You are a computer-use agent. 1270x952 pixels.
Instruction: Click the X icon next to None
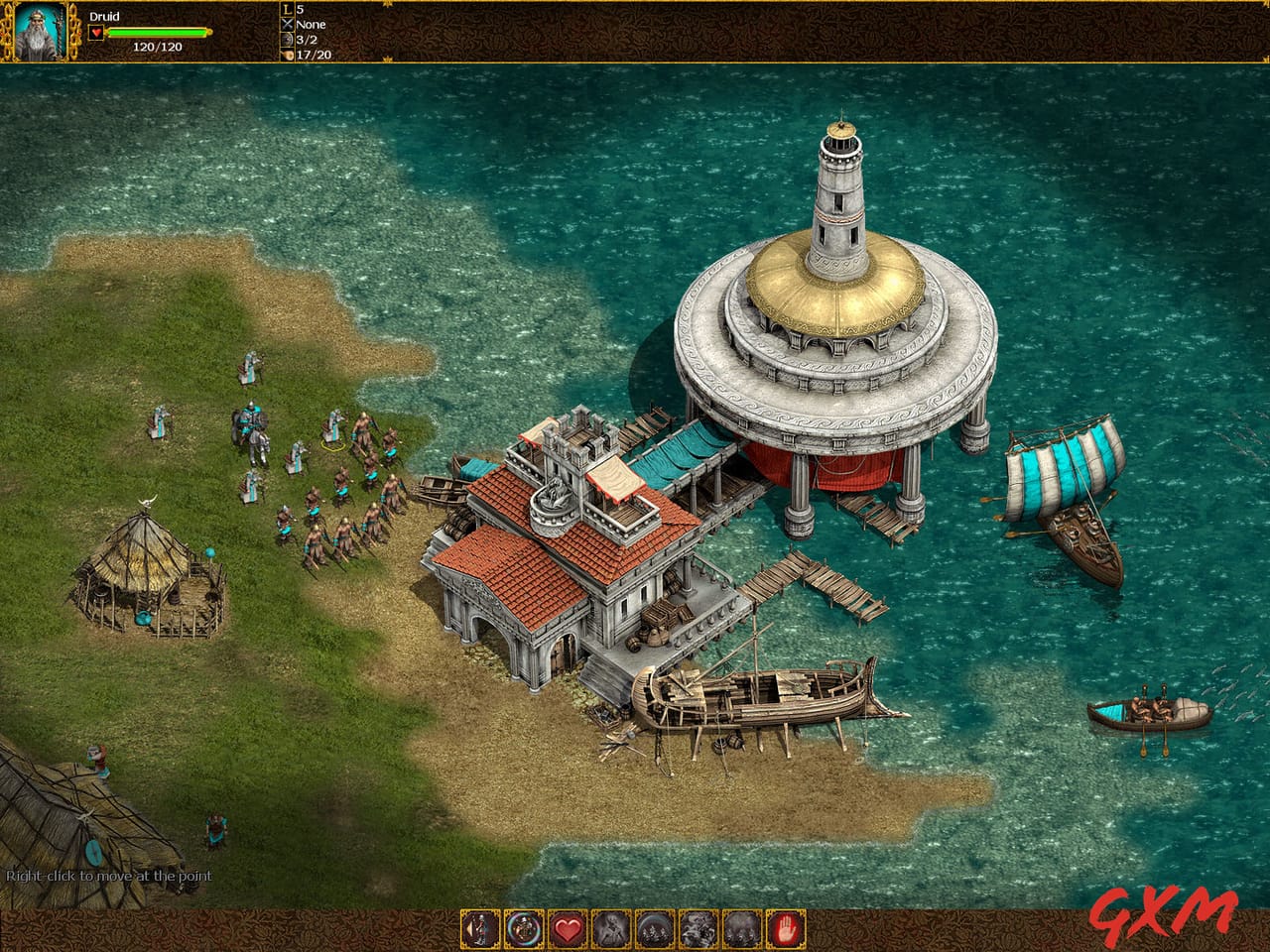tap(286, 24)
